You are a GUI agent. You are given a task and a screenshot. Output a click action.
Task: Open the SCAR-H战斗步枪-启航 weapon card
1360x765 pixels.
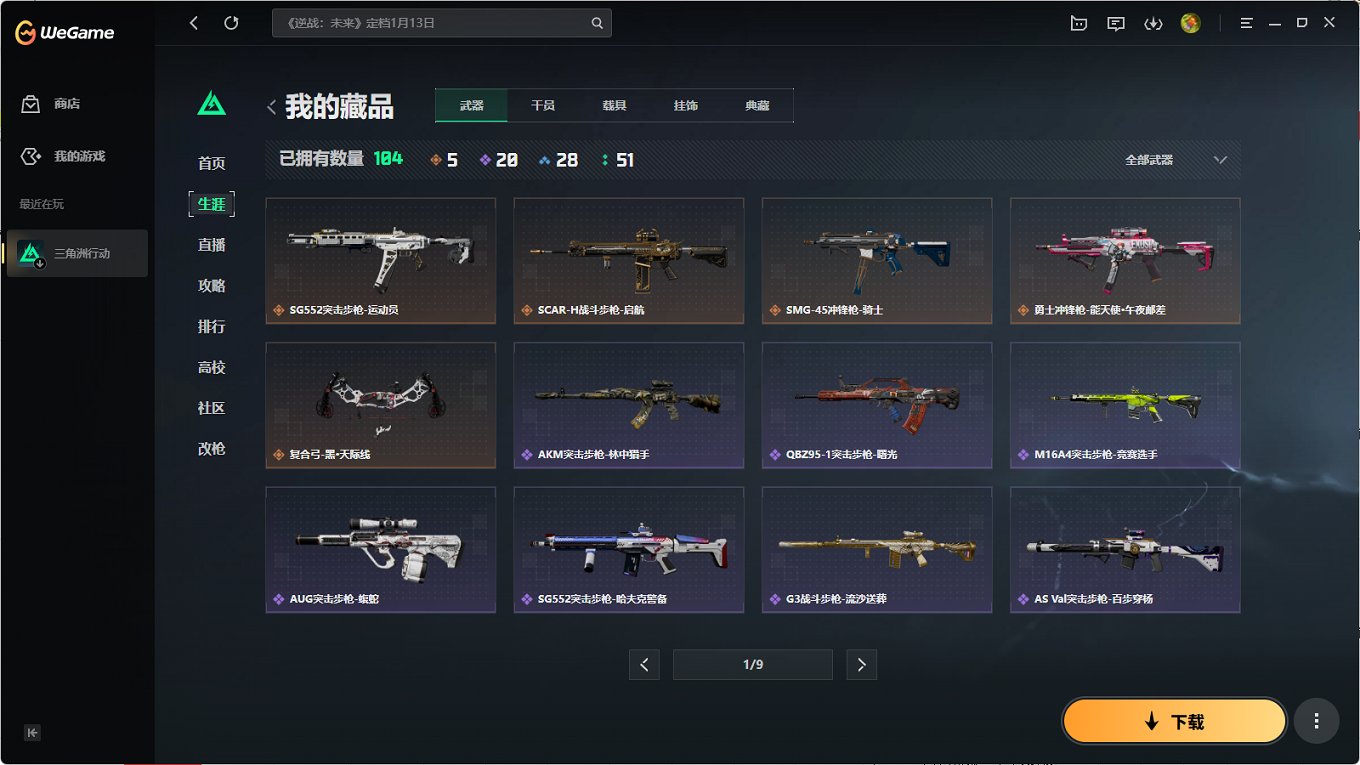[x=628, y=261]
